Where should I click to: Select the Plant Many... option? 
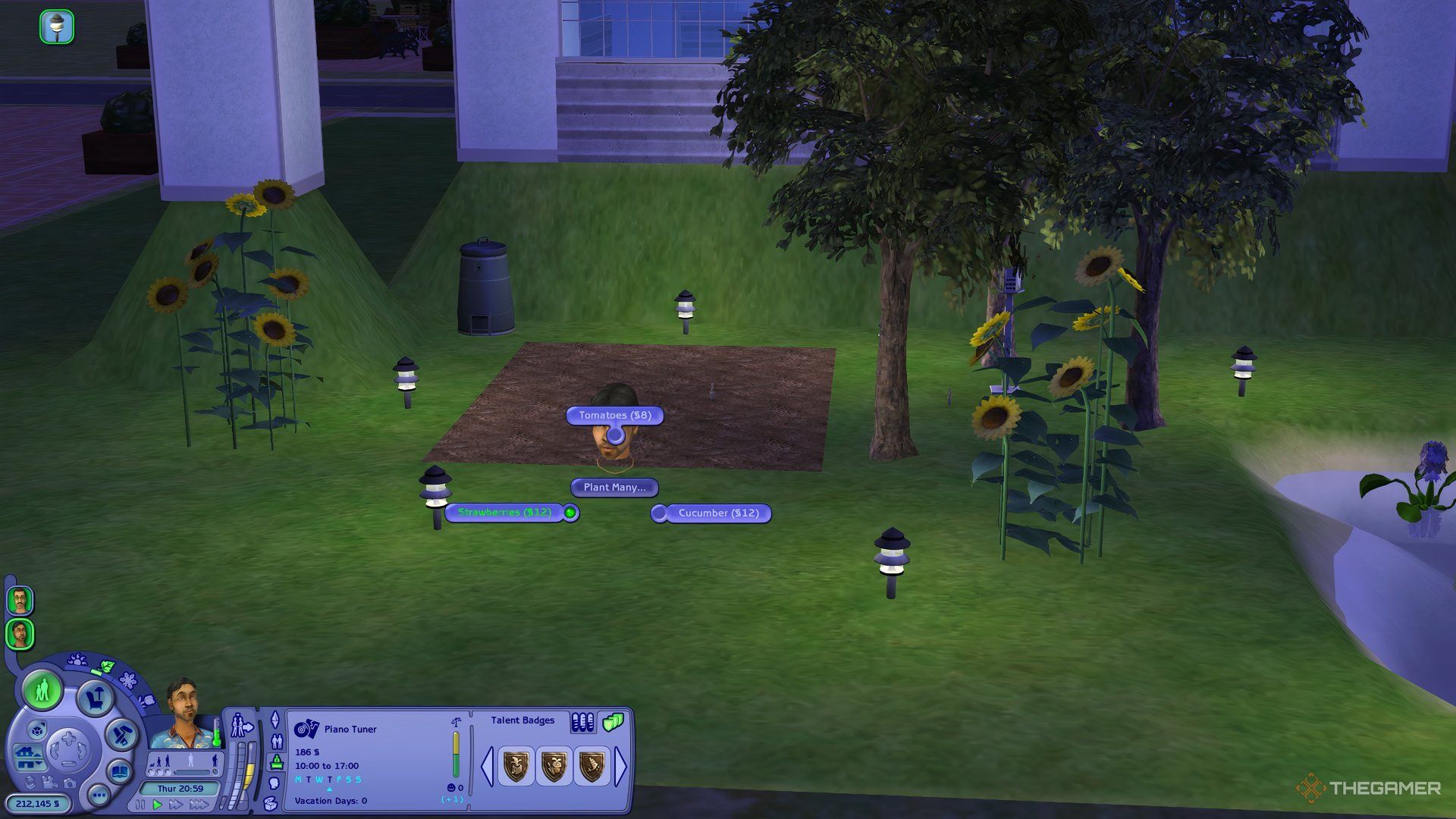coord(614,488)
